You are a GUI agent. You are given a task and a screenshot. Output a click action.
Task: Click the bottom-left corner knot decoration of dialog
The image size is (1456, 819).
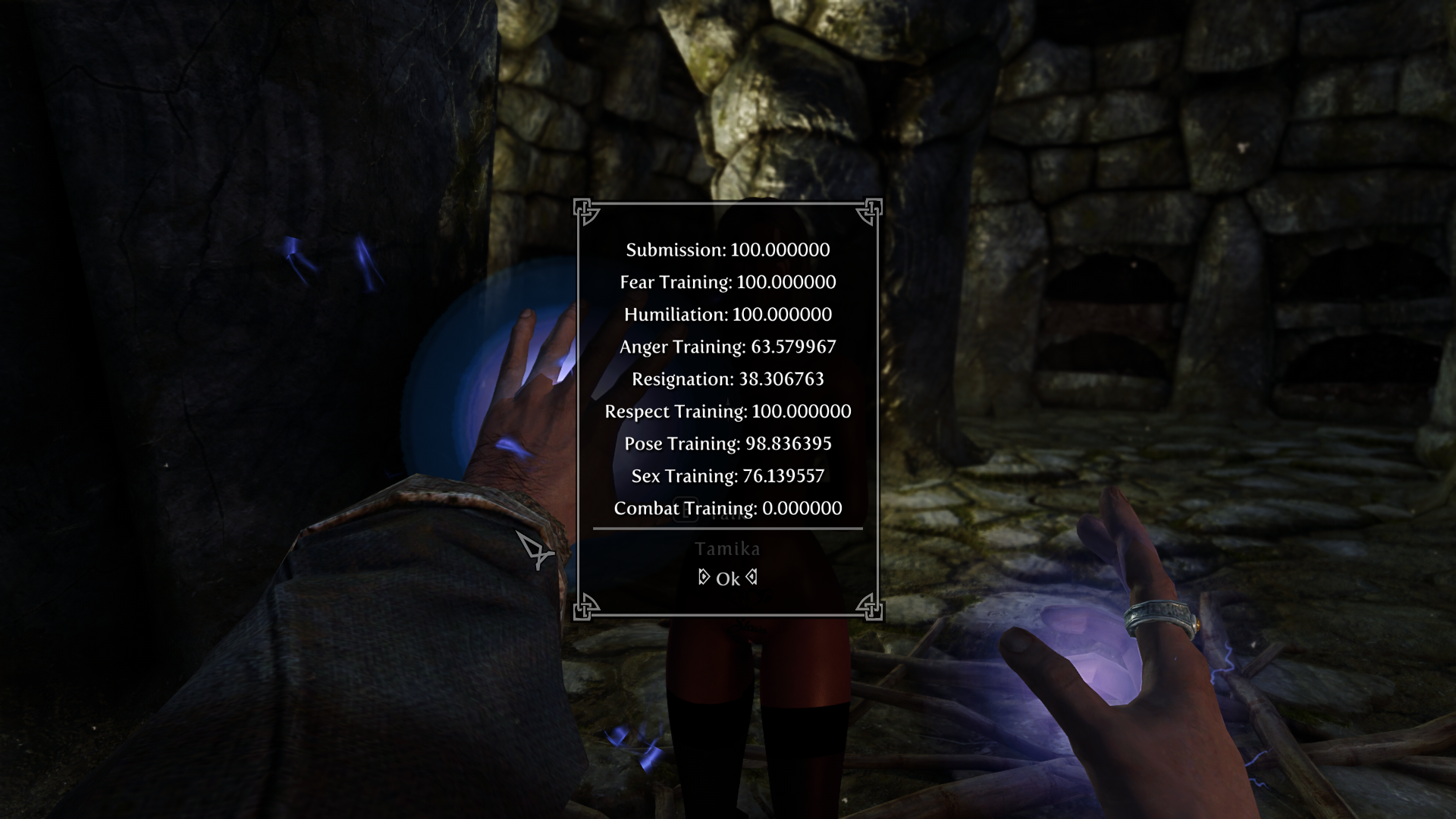585,609
